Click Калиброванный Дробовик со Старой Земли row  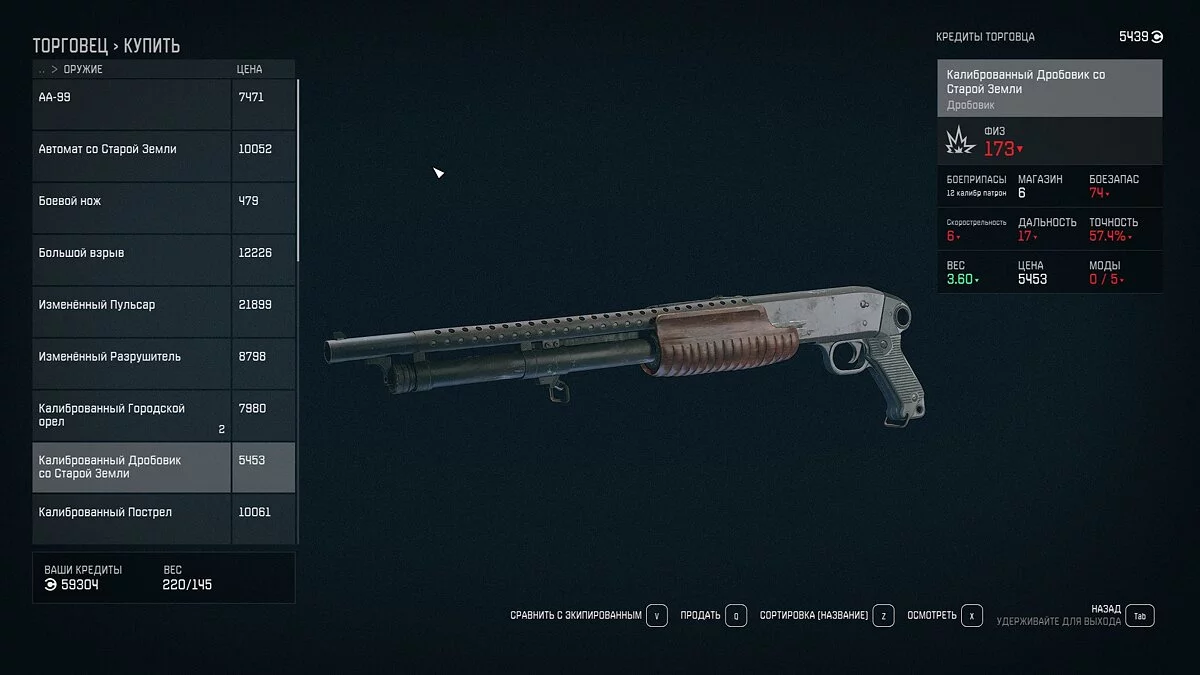[x=133, y=467]
